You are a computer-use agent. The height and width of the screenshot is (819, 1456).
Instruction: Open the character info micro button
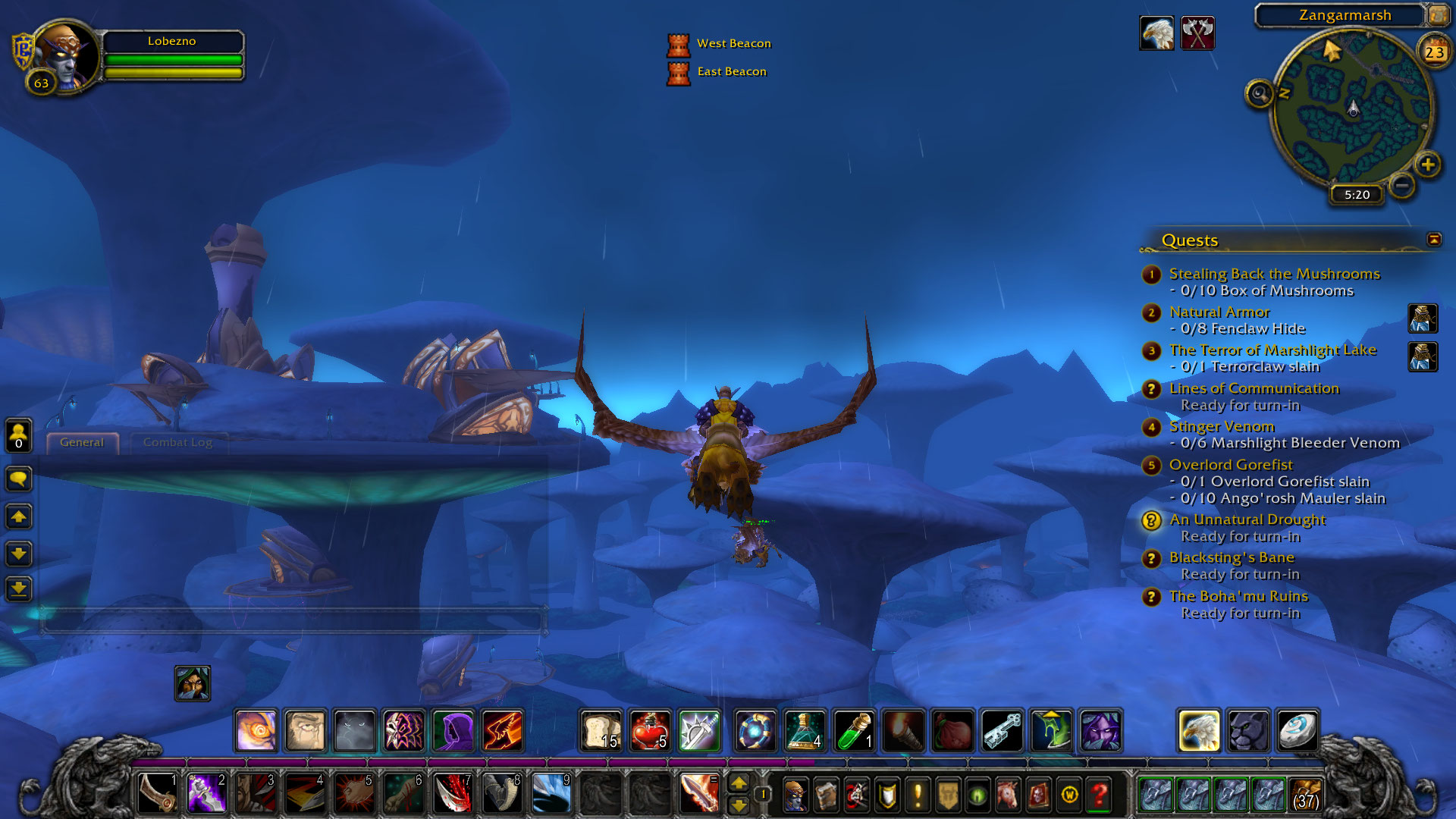pos(795,795)
